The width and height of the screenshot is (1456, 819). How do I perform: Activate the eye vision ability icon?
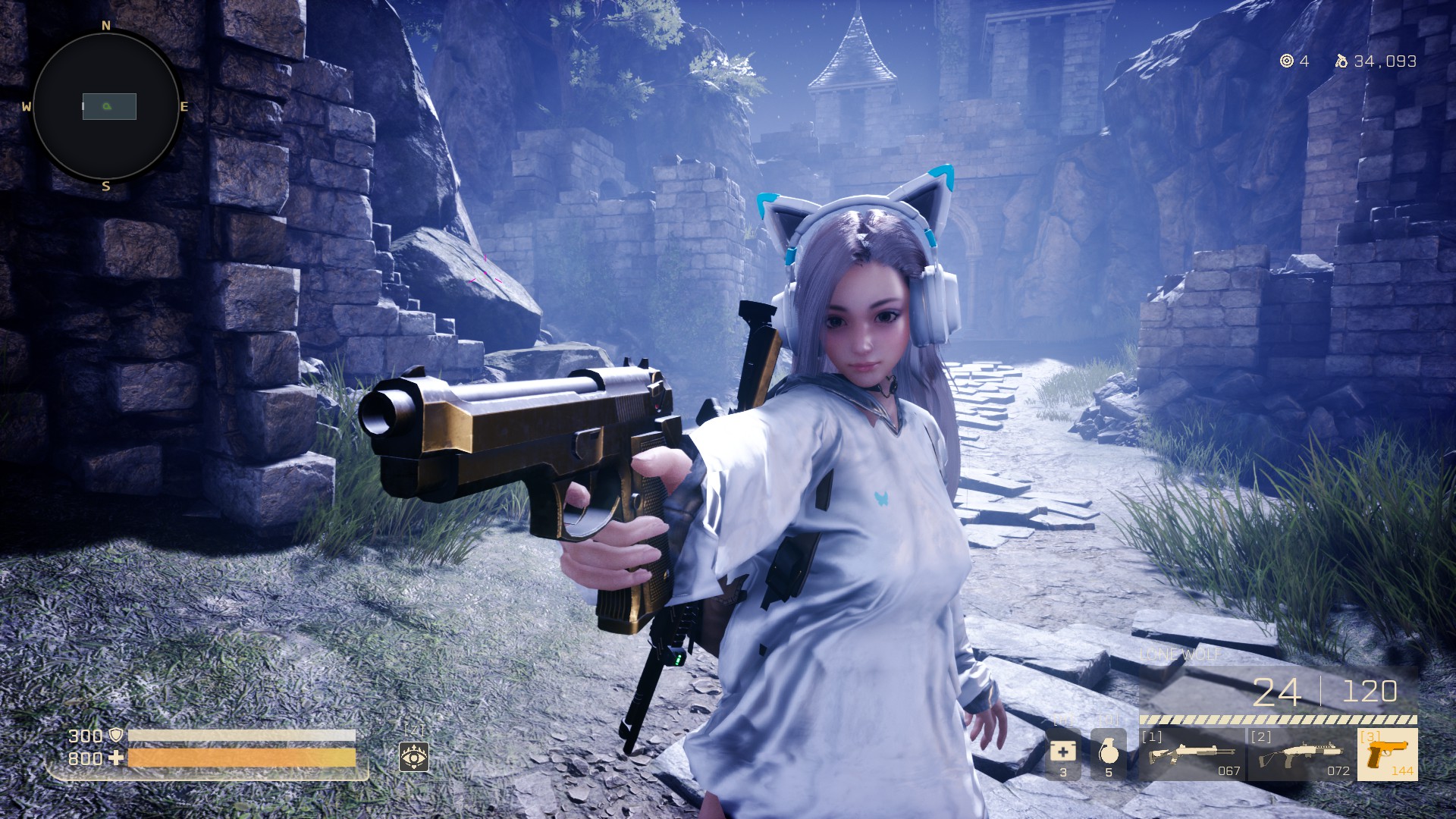point(414,757)
